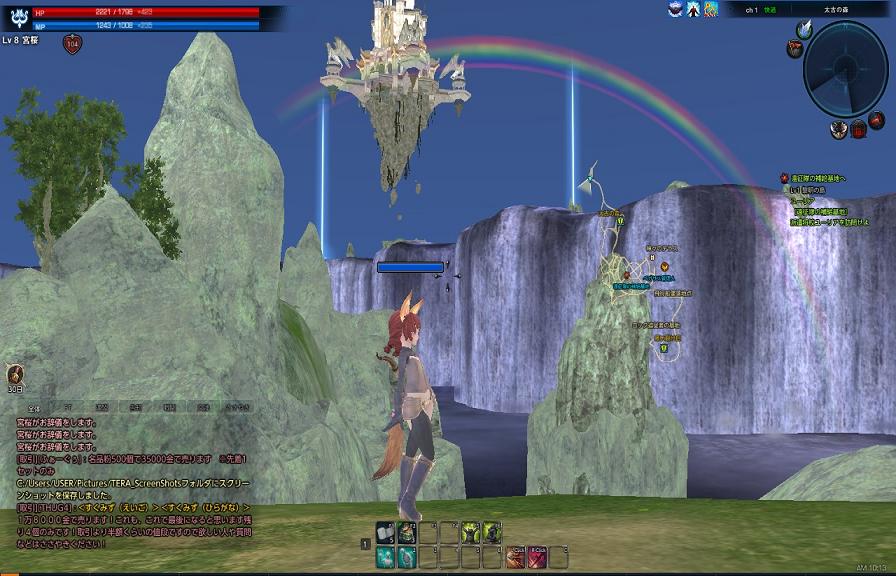
Task: Open the red creature icon left of minimap
Action: (794, 48)
